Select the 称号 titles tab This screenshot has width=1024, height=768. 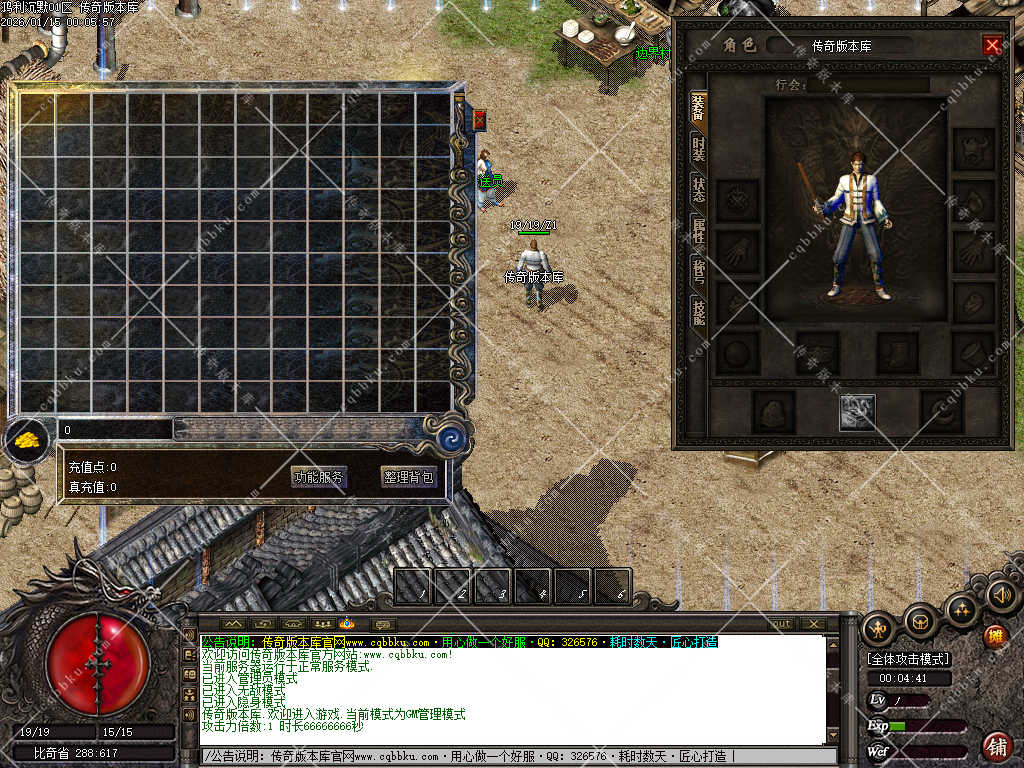click(x=698, y=271)
